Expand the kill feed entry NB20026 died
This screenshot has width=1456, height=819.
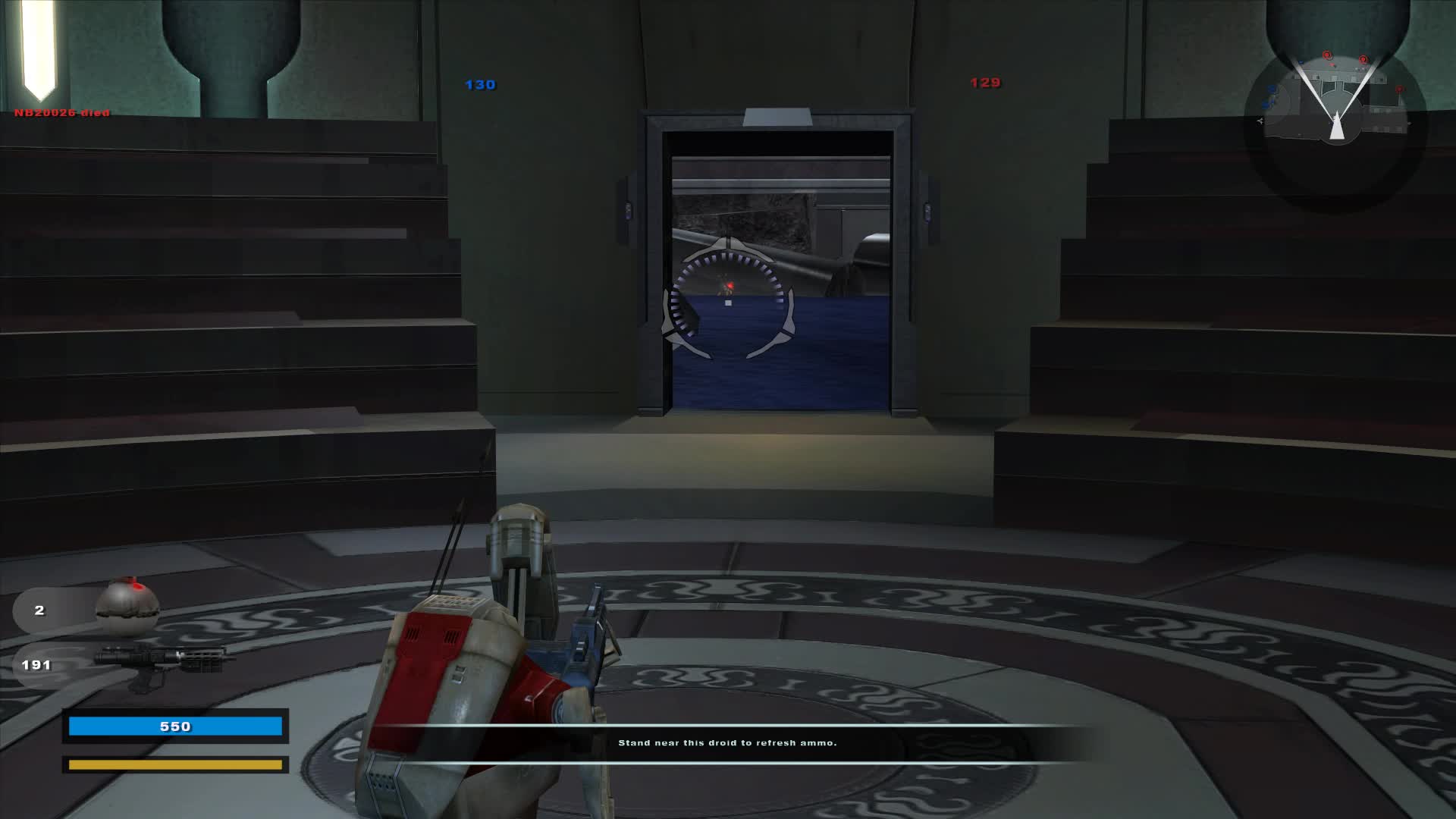click(x=61, y=111)
